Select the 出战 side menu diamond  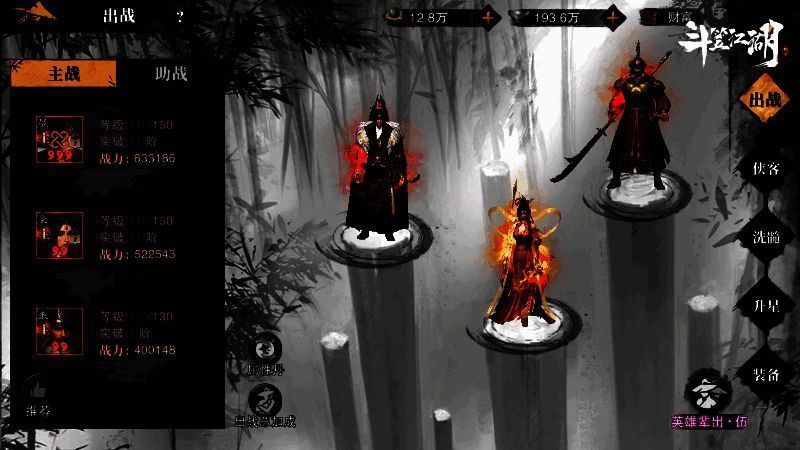[x=765, y=100]
